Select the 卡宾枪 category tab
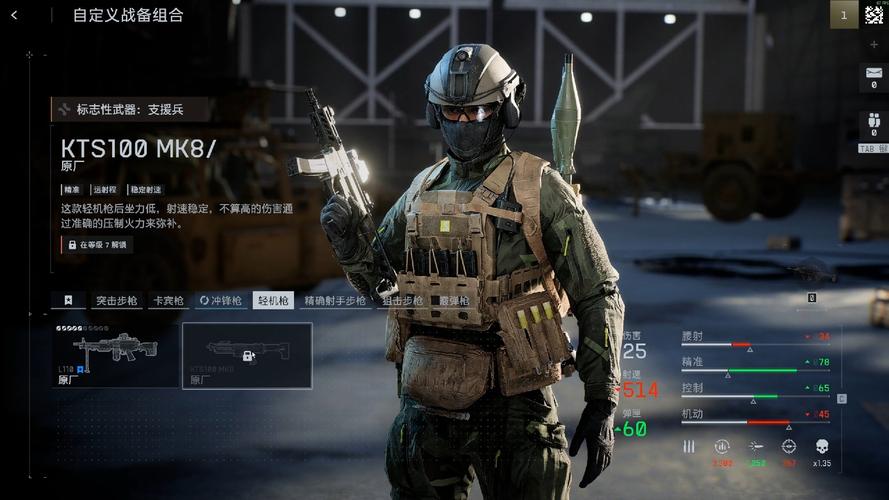The height and width of the screenshot is (500, 889). pos(168,300)
